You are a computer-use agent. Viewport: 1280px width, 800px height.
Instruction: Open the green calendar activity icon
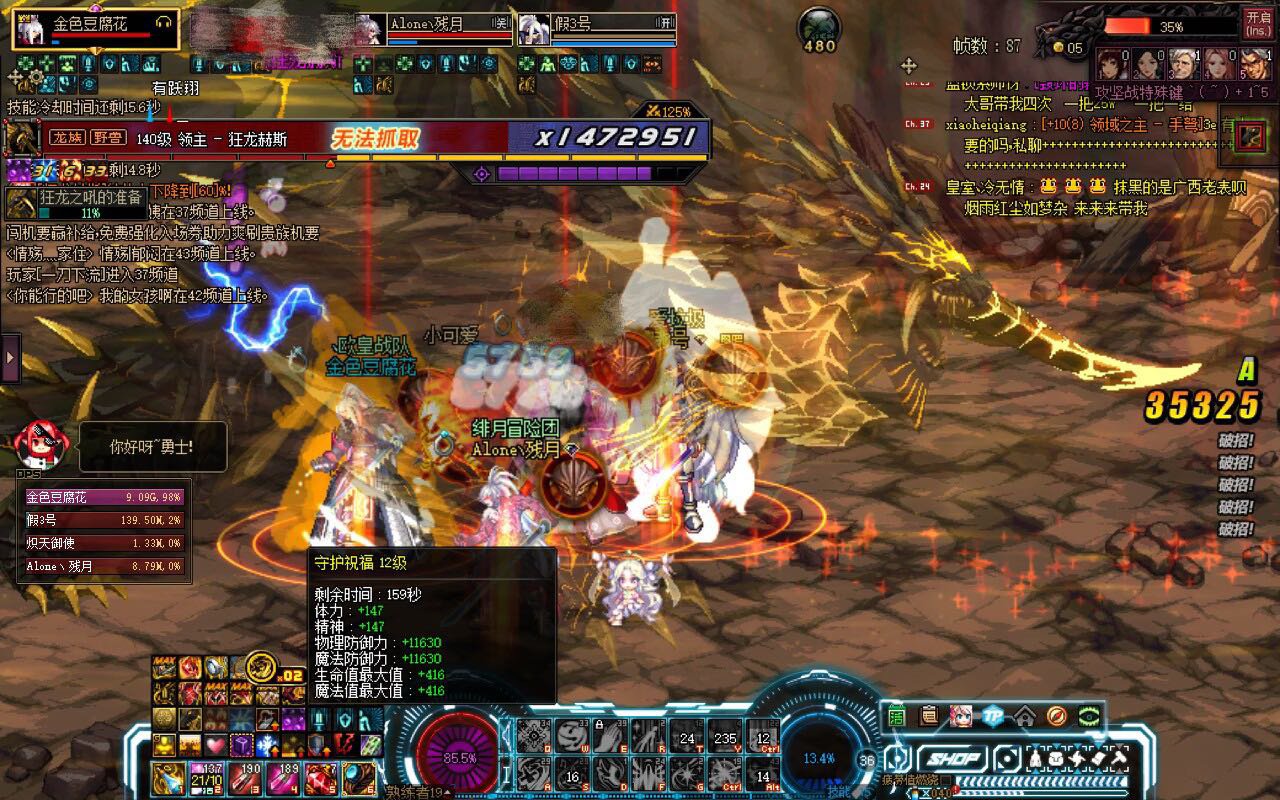point(896,716)
